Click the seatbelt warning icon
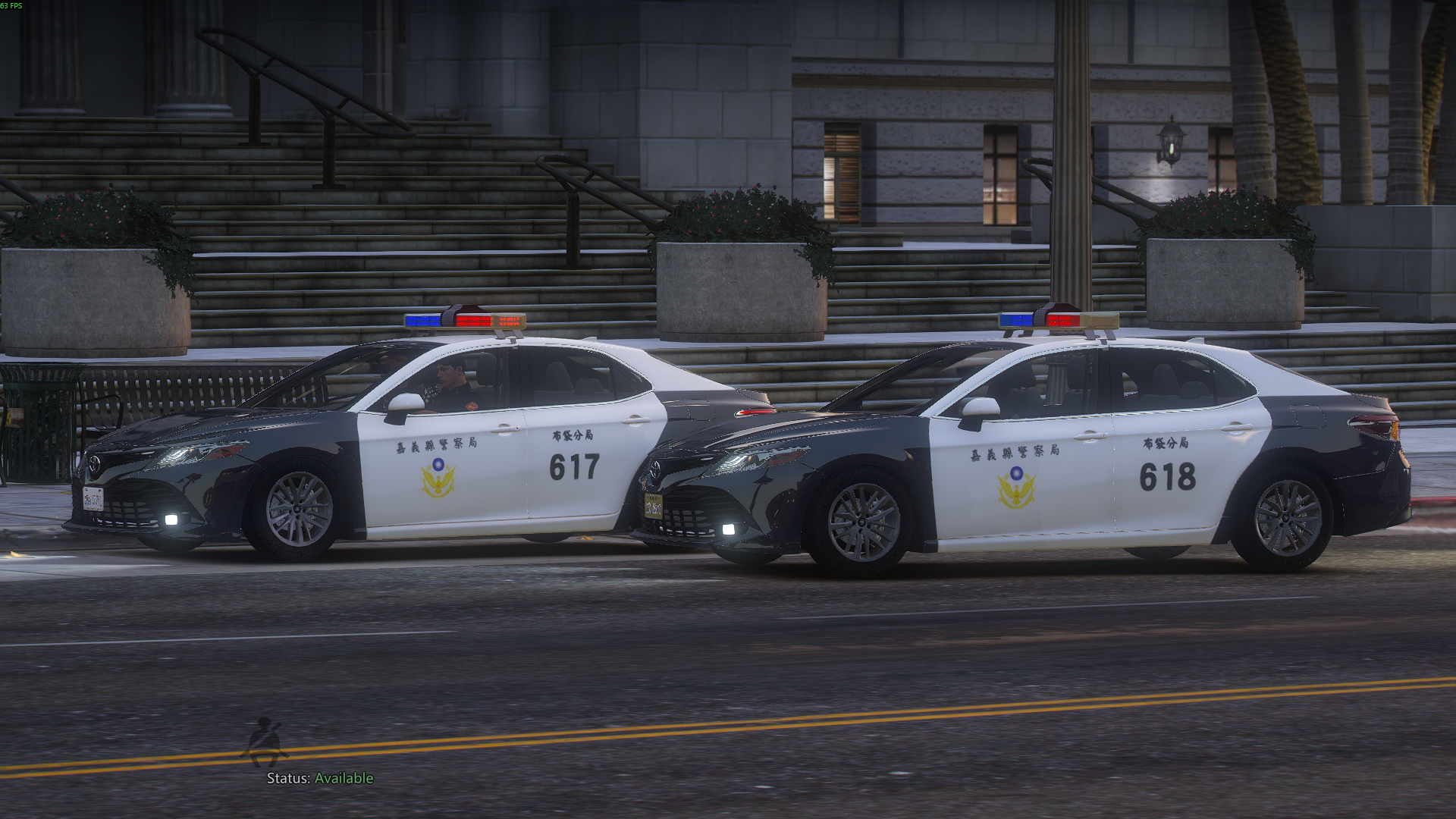Viewport: 1456px width, 819px height. (x=265, y=742)
